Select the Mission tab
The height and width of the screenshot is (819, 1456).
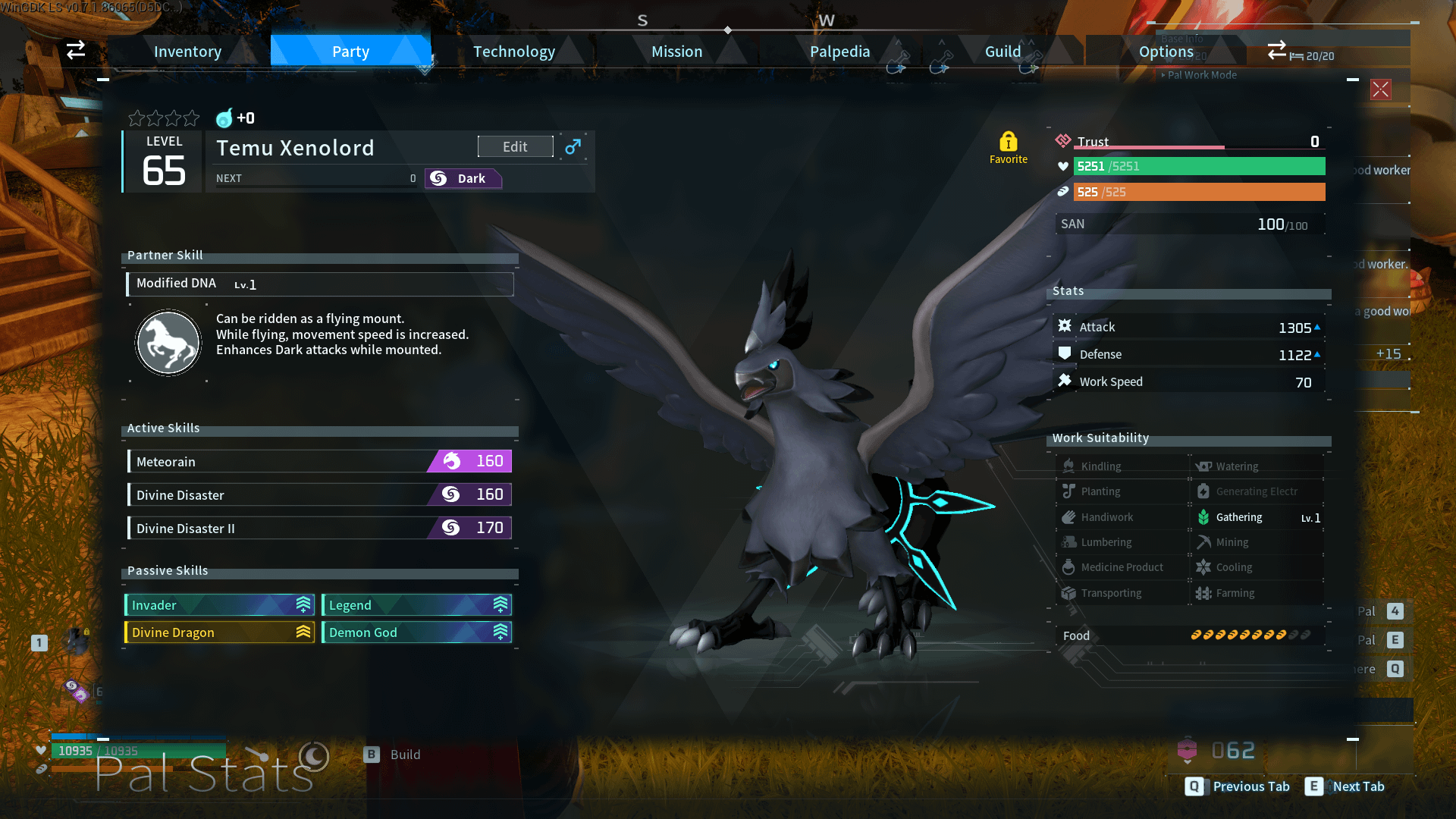click(x=676, y=52)
